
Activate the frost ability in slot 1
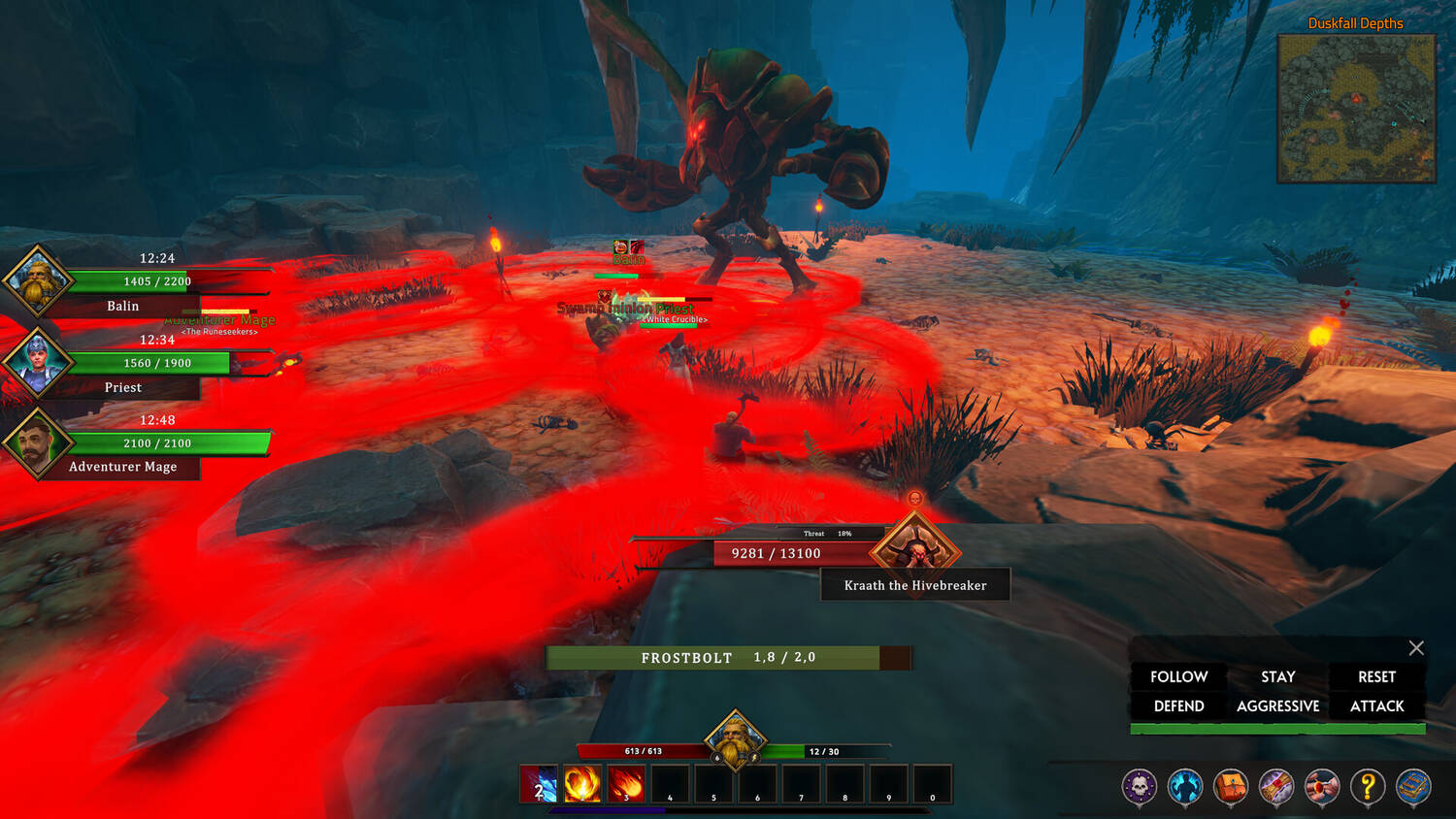point(540,784)
